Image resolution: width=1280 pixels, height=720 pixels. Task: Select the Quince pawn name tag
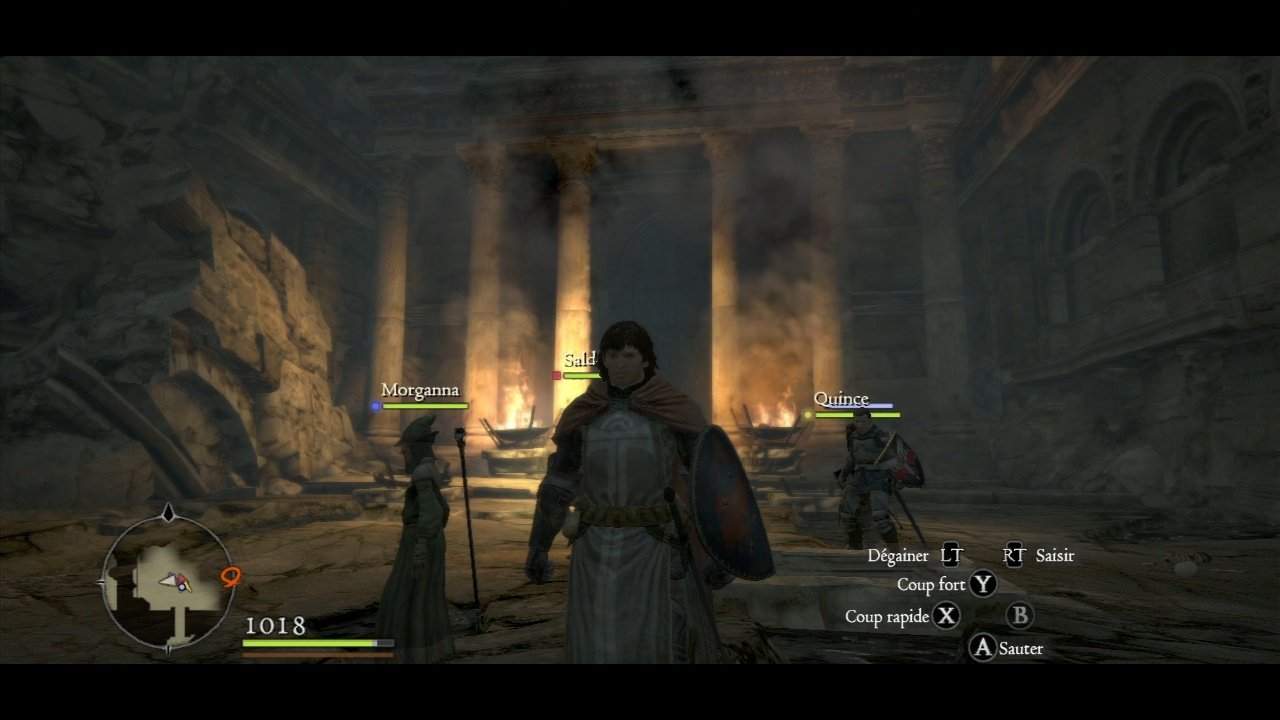coord(841,399)
